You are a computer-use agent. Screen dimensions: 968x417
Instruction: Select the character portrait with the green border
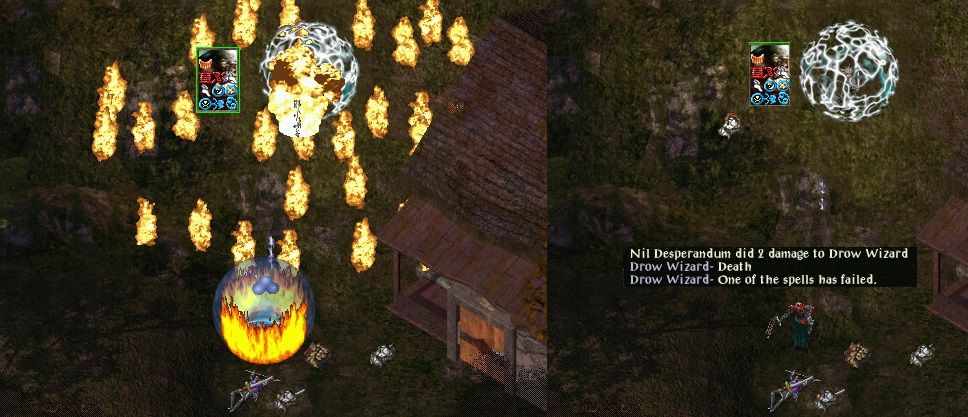coord(218,79)
